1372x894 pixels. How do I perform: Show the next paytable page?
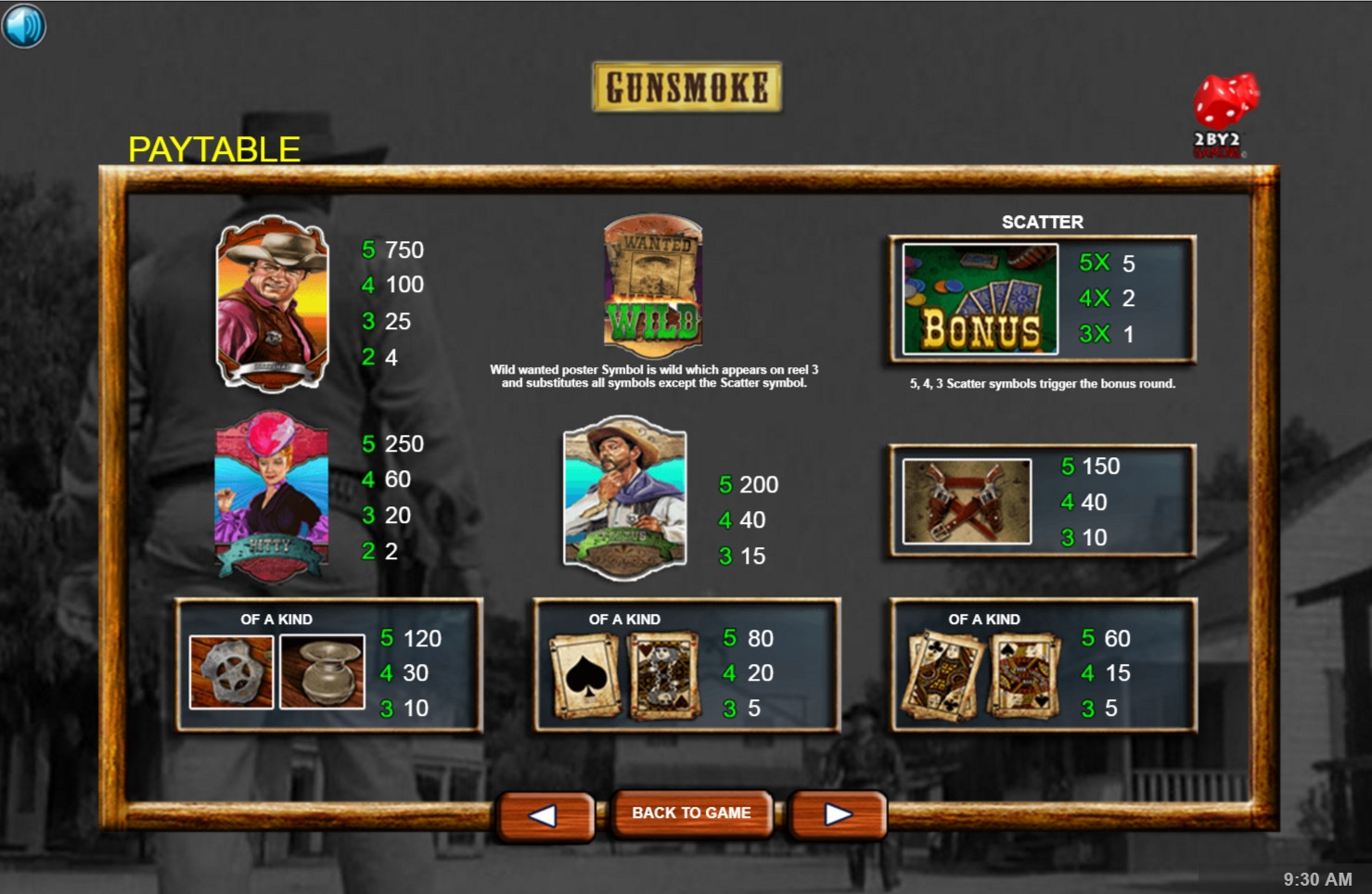click(838, 814)
